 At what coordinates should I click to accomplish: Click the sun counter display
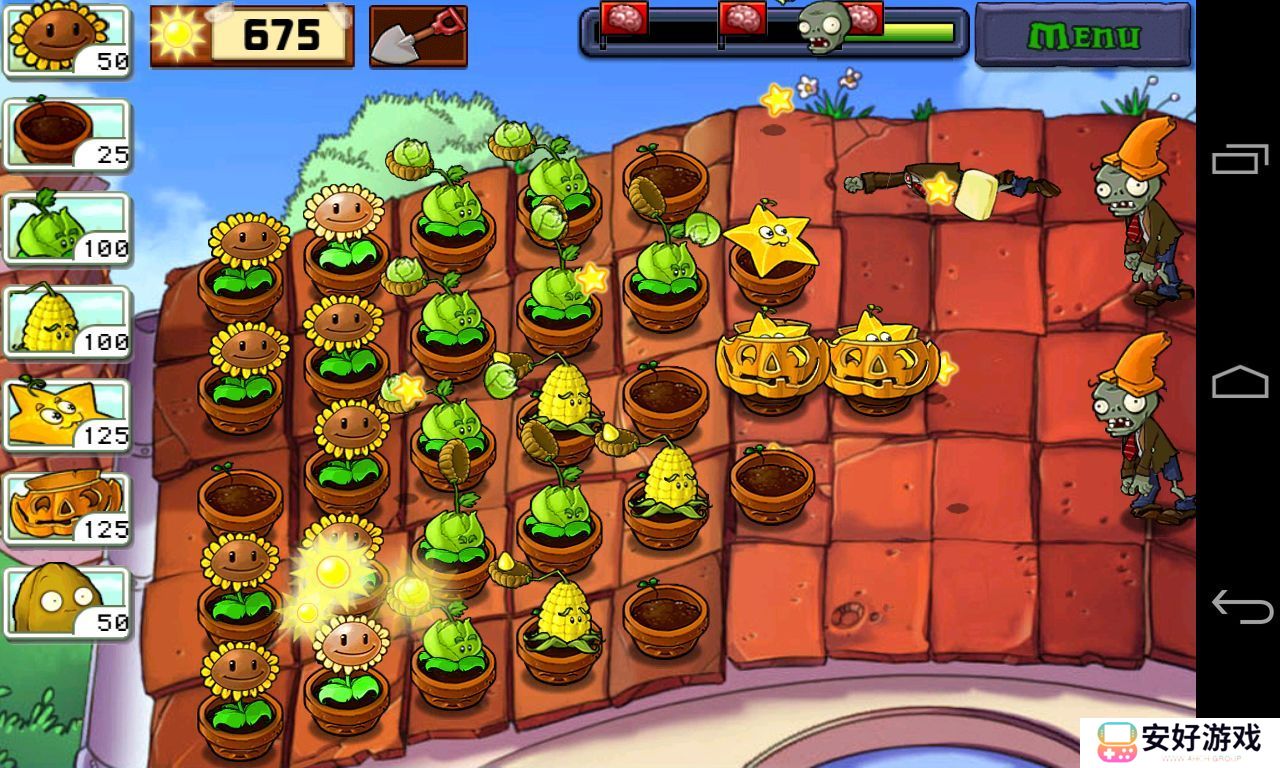click(x=250, y=37)
